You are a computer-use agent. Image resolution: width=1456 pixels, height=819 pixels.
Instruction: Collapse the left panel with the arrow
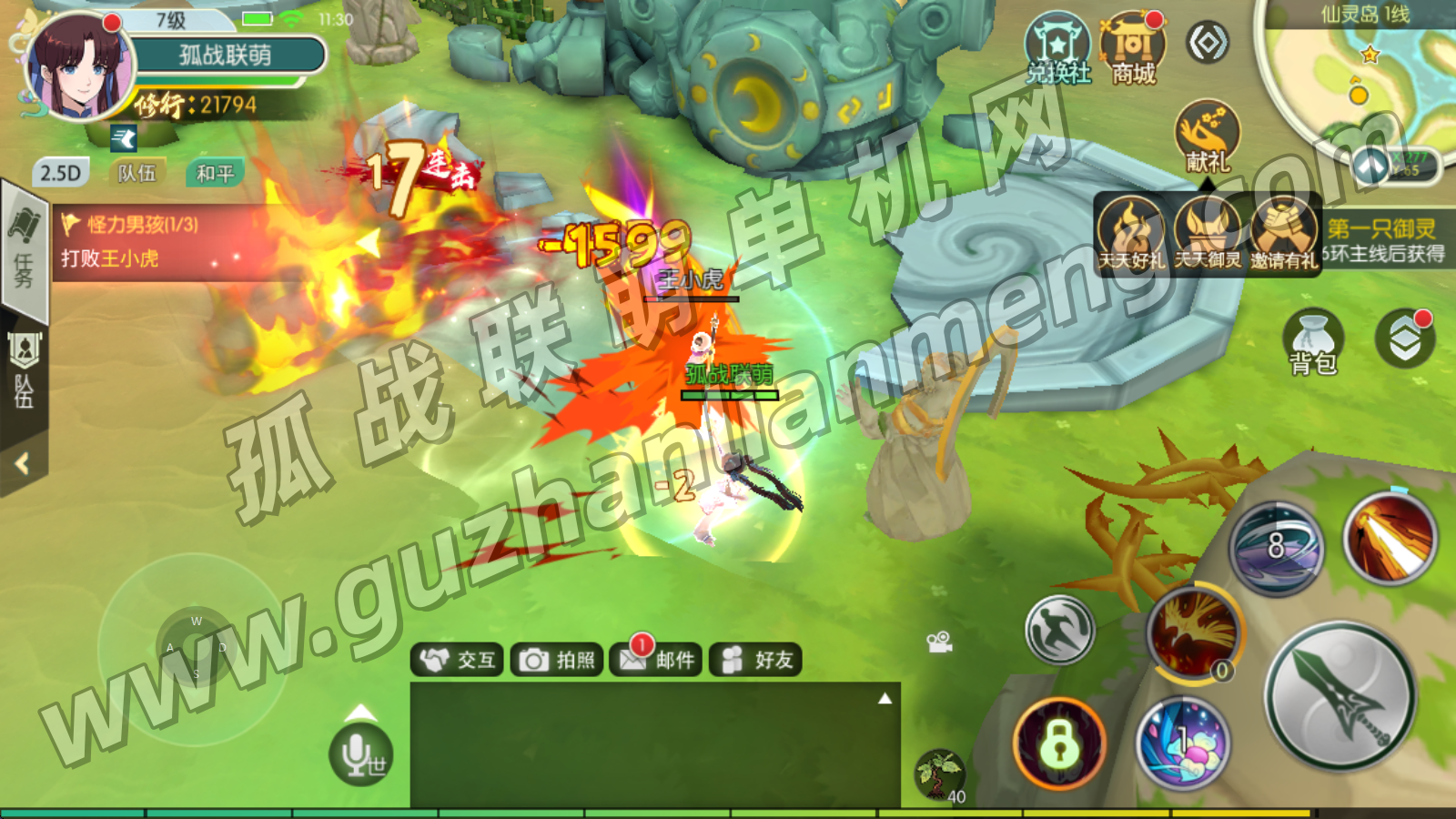23,464
